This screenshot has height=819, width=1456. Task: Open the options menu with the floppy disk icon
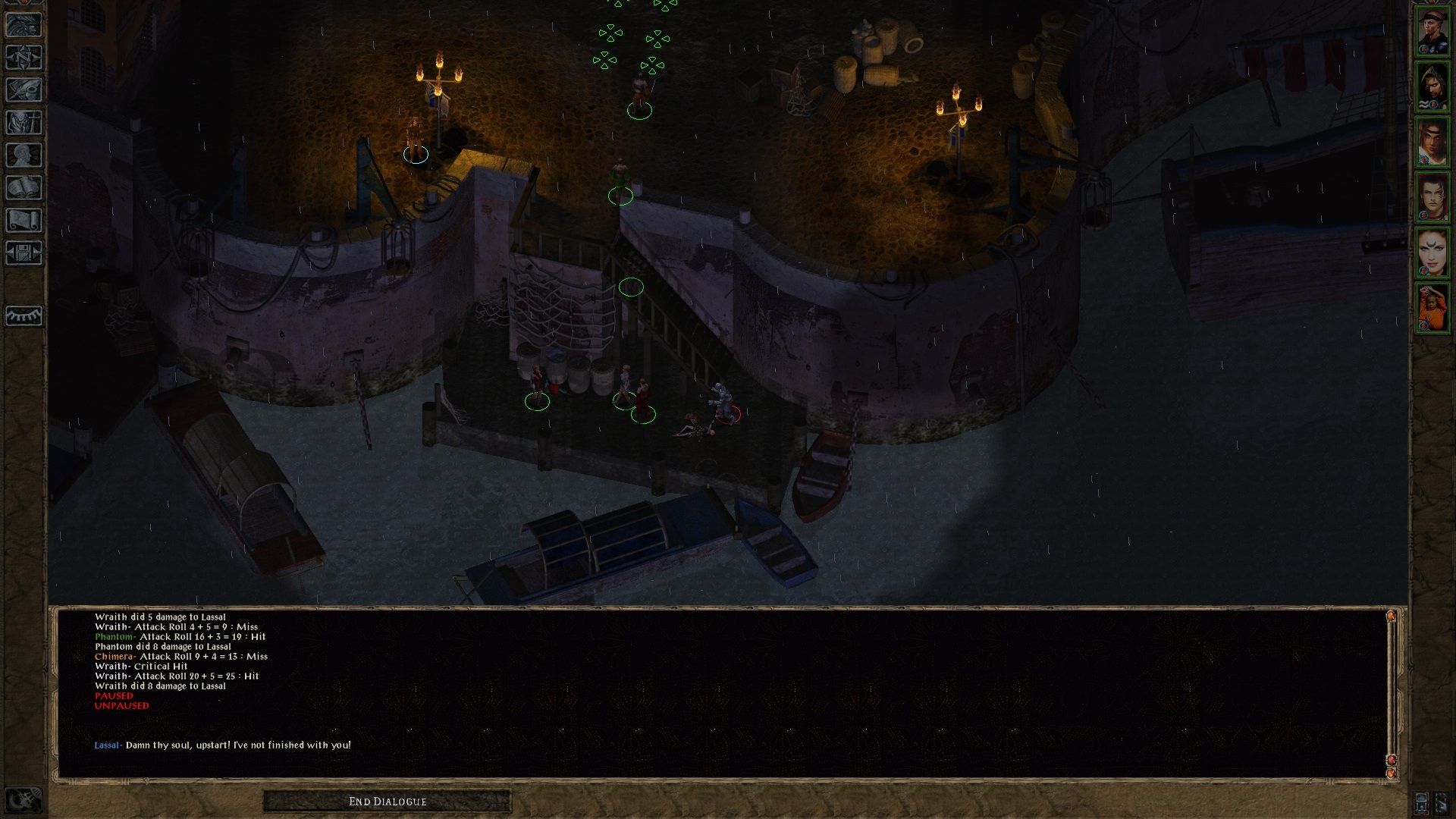[x=24, y=253]
